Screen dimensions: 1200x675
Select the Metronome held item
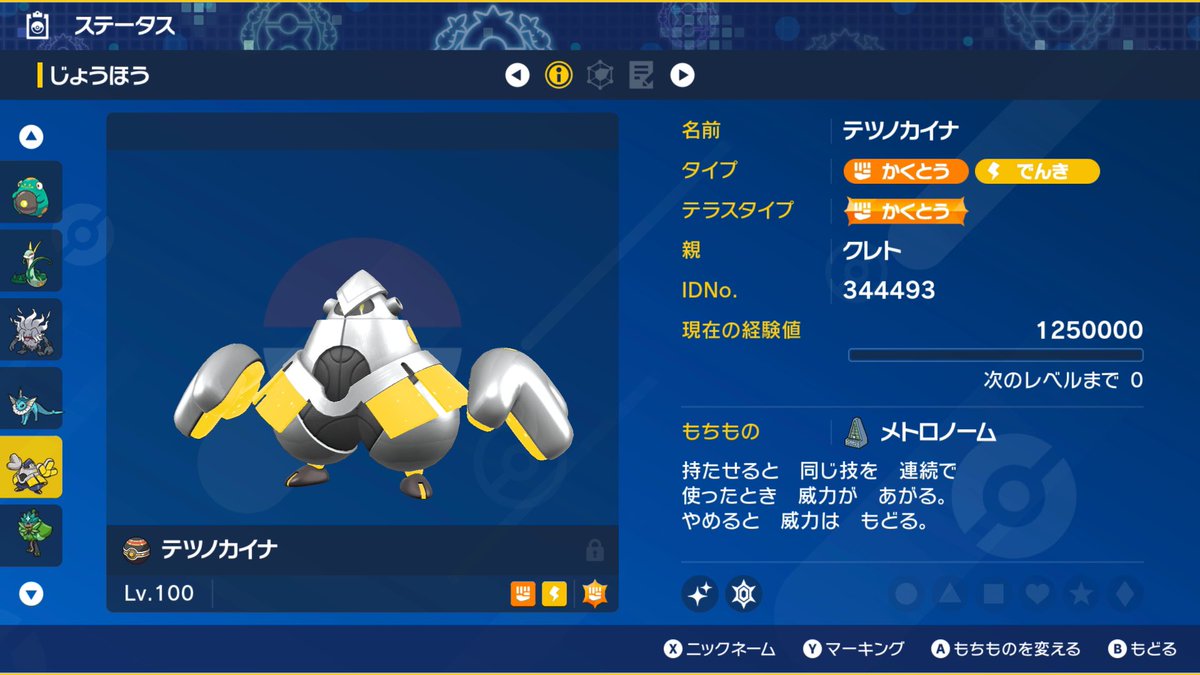[936, 432]
